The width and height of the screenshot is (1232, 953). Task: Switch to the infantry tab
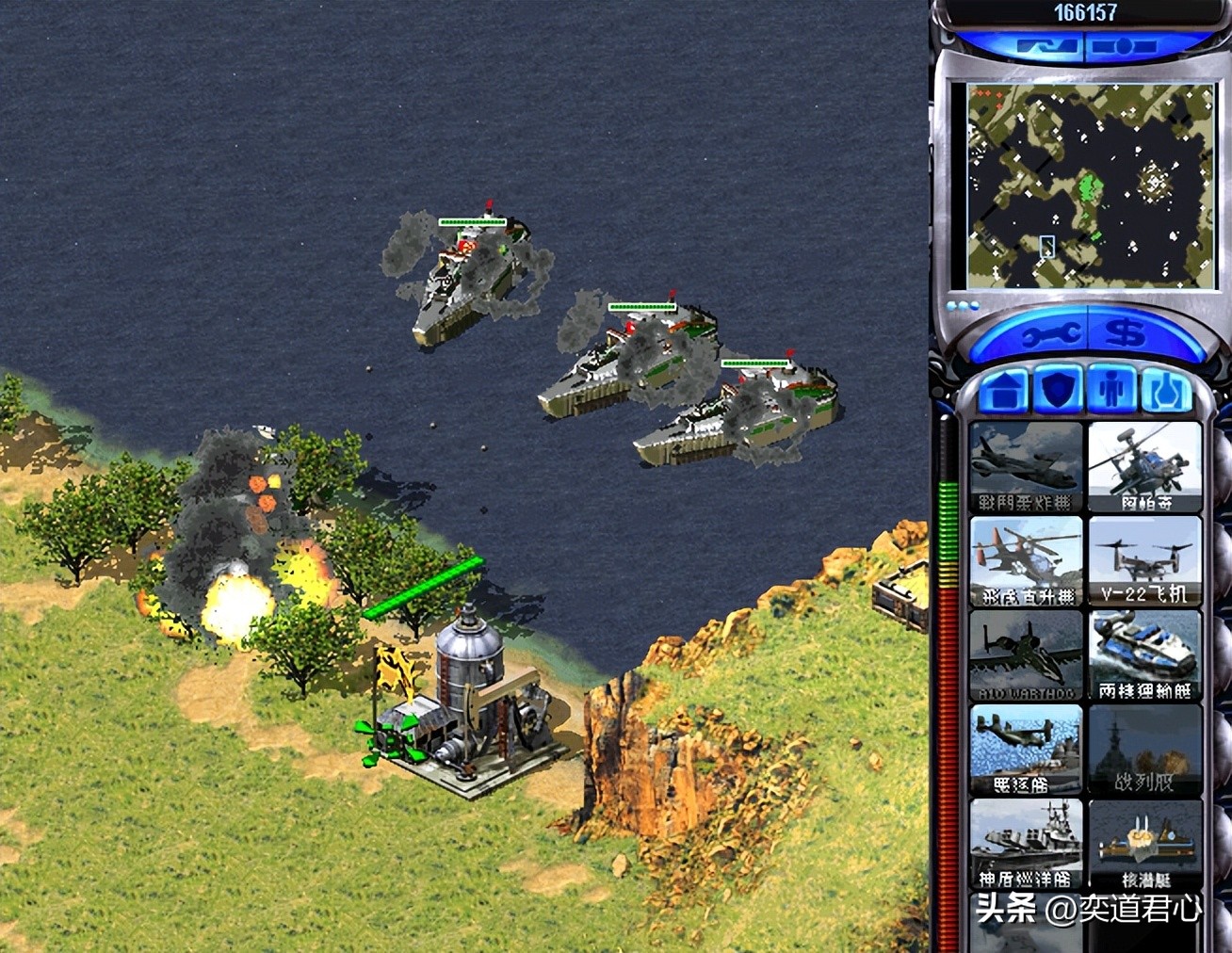[1112, 391]
